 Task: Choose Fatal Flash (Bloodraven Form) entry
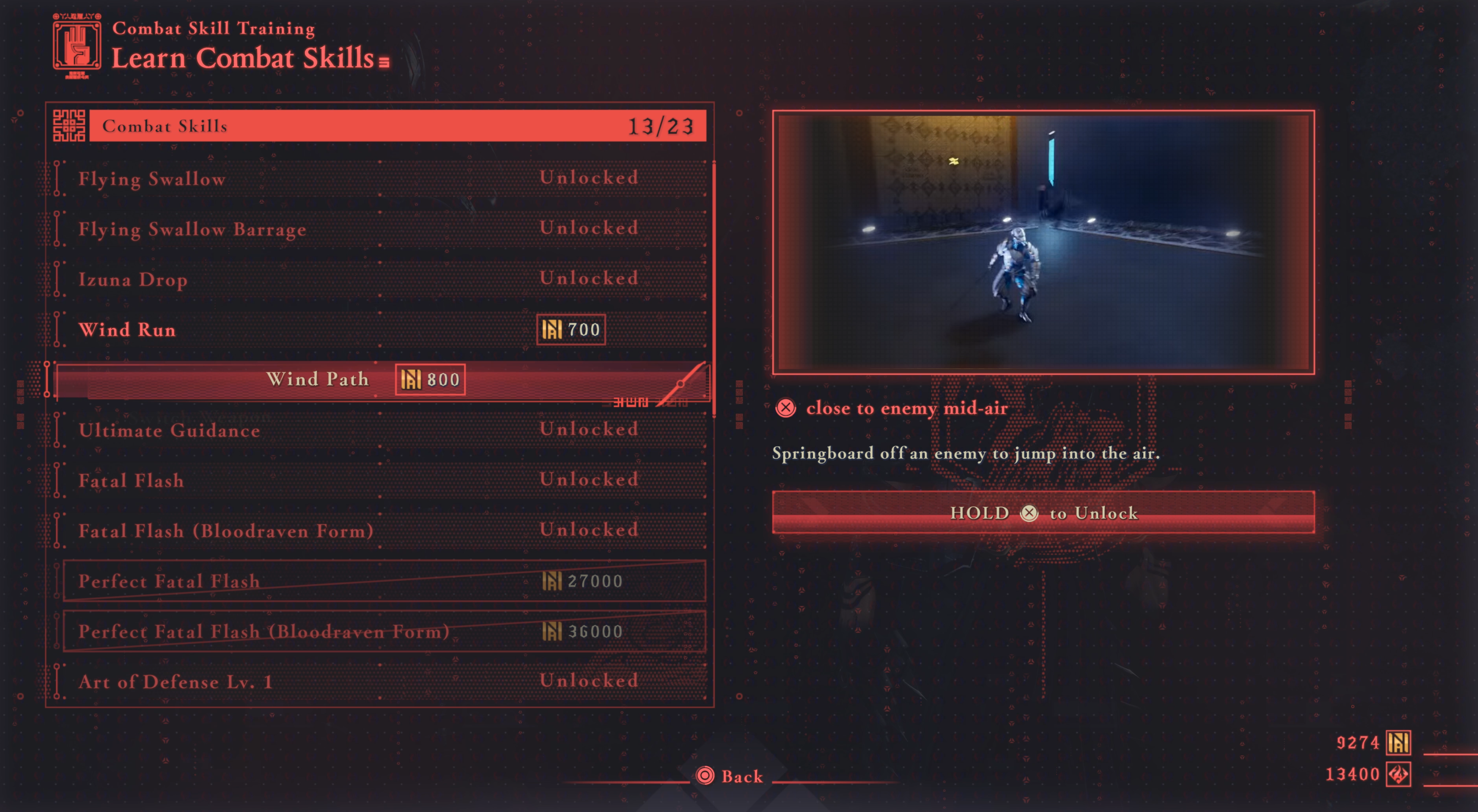[379, 531]
